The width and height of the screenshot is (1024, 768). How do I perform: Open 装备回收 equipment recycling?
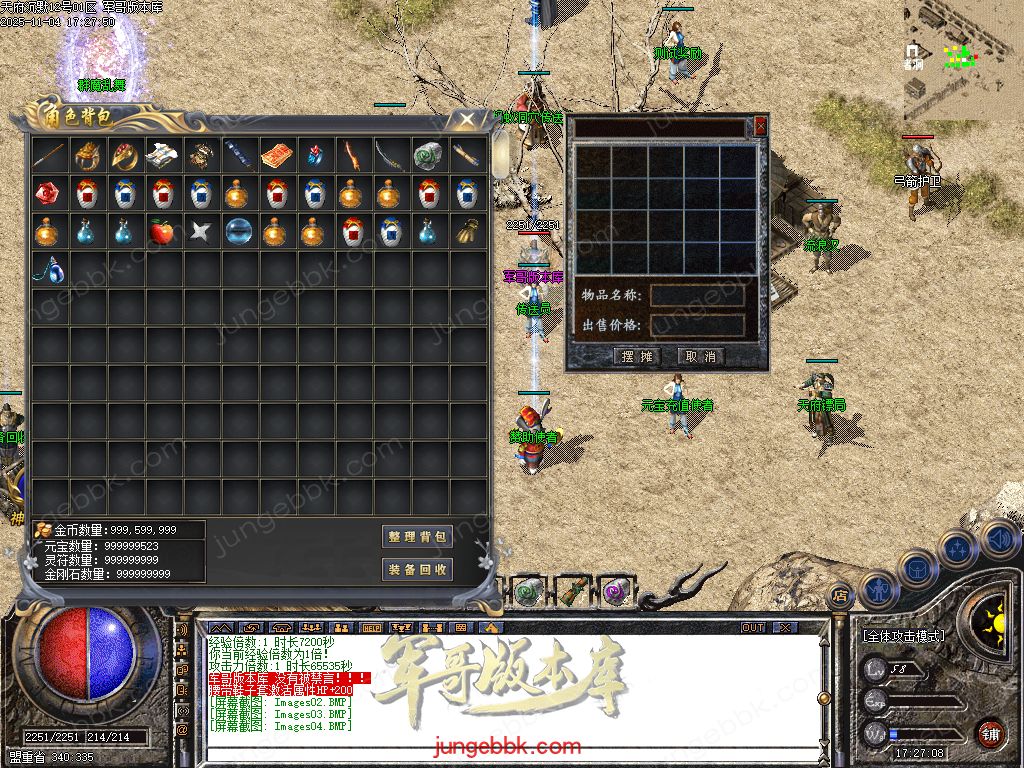pyautogui.click(x=417, y=569)
